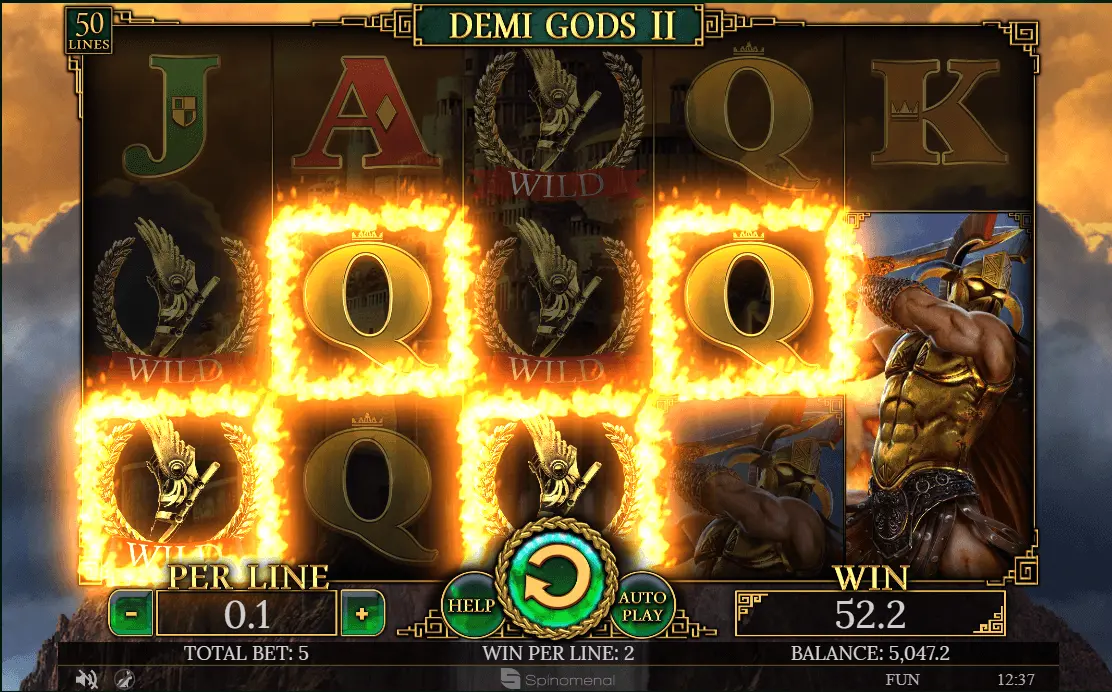The width and height of the screenshot is (1112, 692).
Task: Activate Auto Play
Action: (642, 605)
